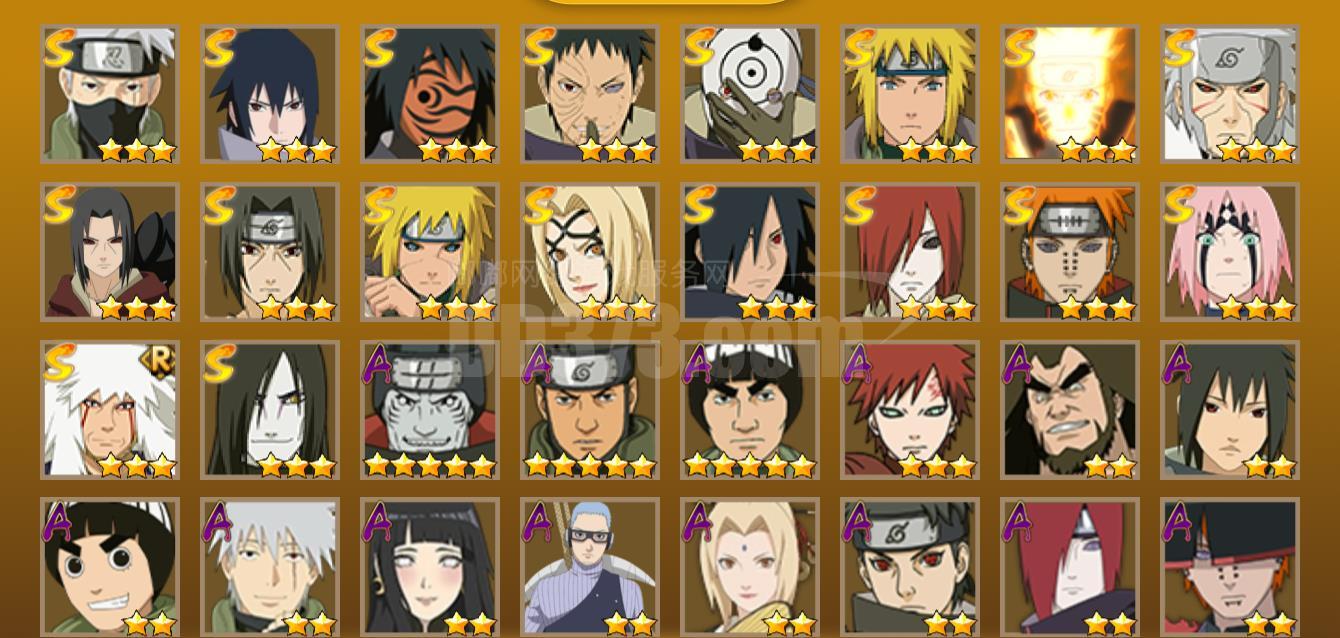Choose the S-rank Madara portrait
The image size is (1340, 638).
coord(749,252)
